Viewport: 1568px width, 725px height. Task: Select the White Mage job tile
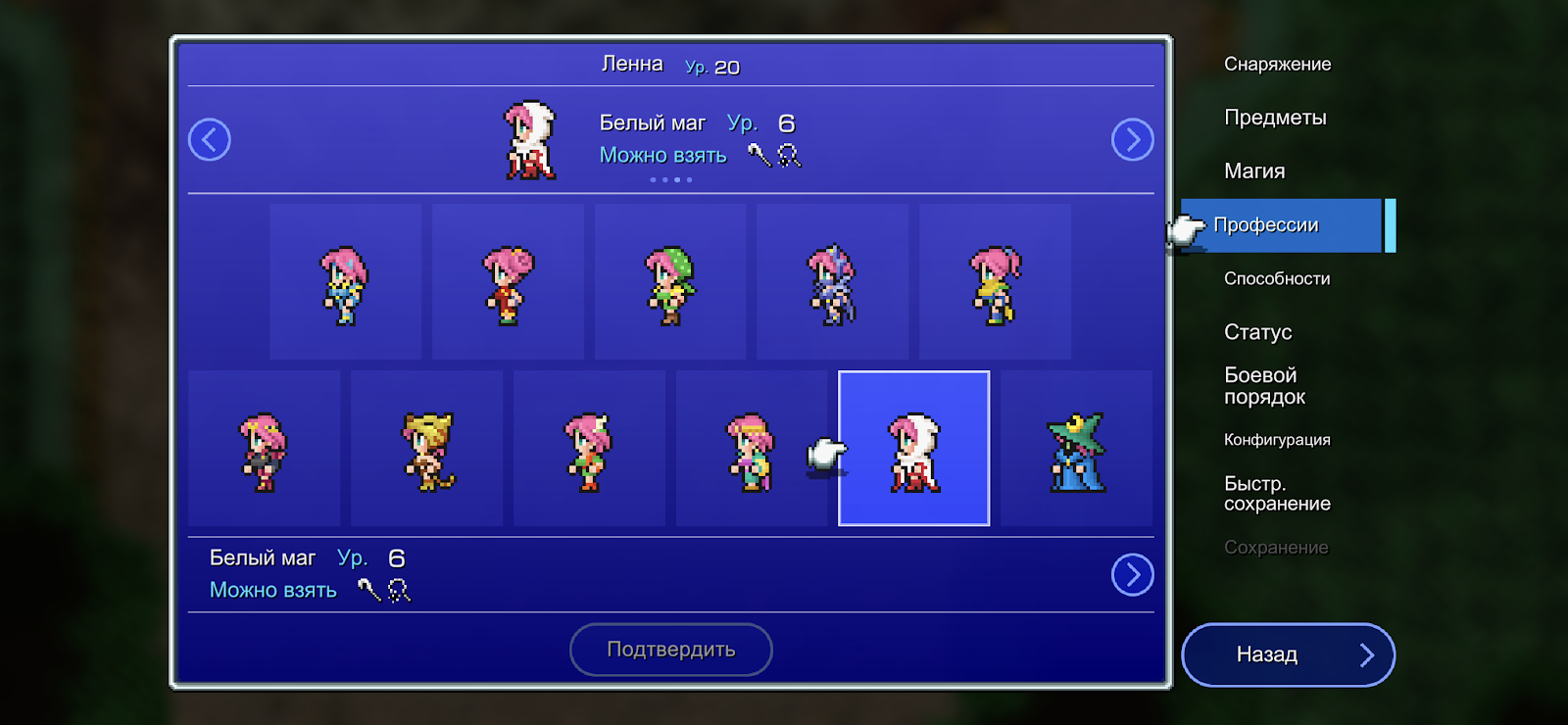click(914, 449)
